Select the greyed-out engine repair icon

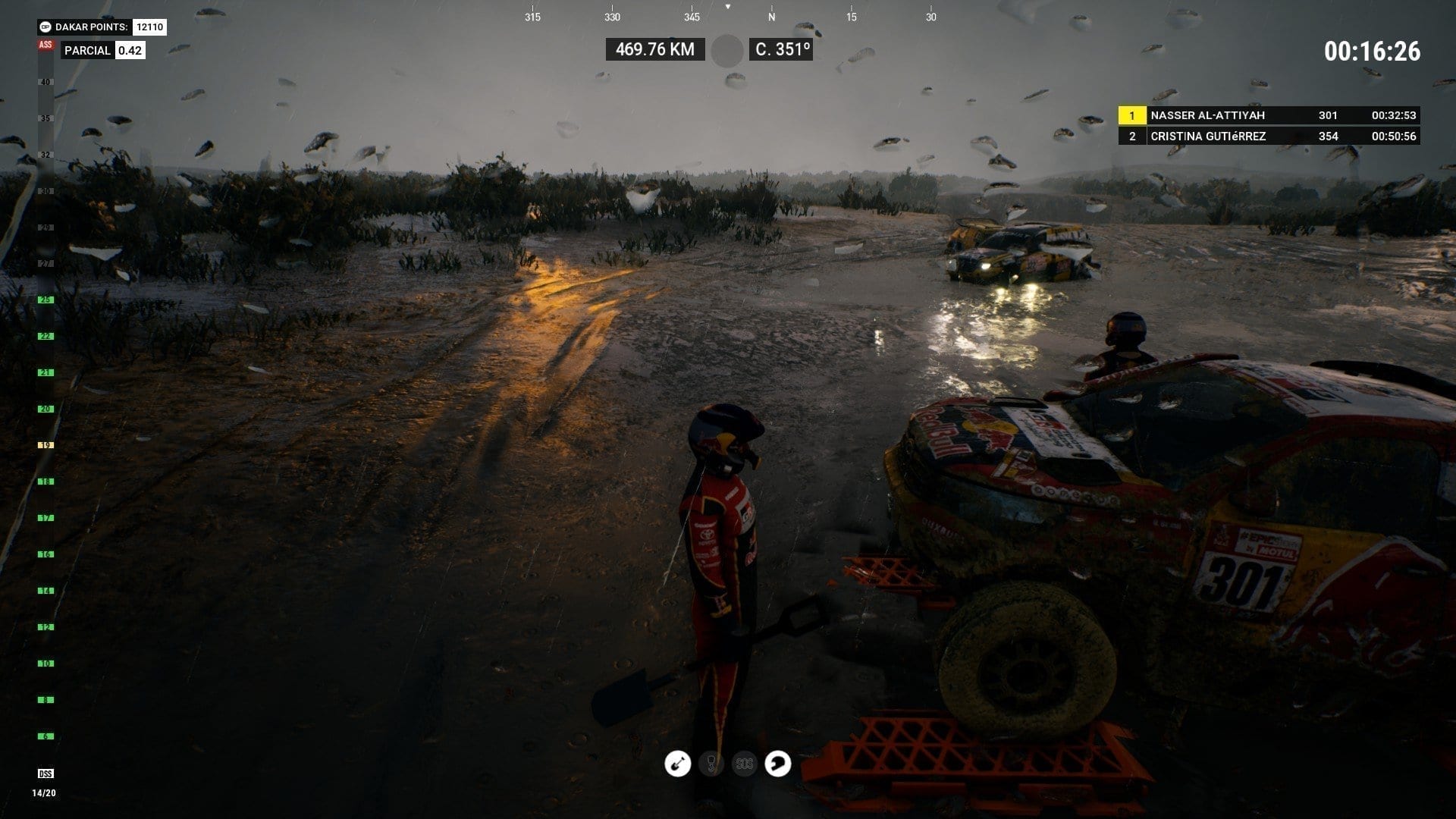[x=711, y=764]
